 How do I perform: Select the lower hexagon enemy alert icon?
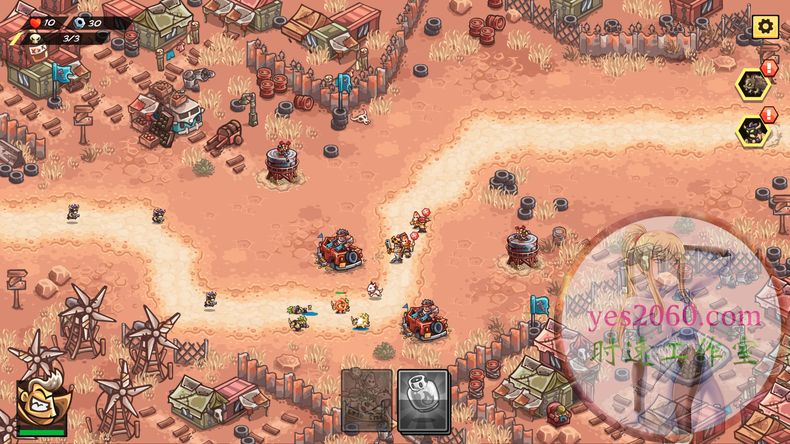pyautogui.click(x=754, y=130)
